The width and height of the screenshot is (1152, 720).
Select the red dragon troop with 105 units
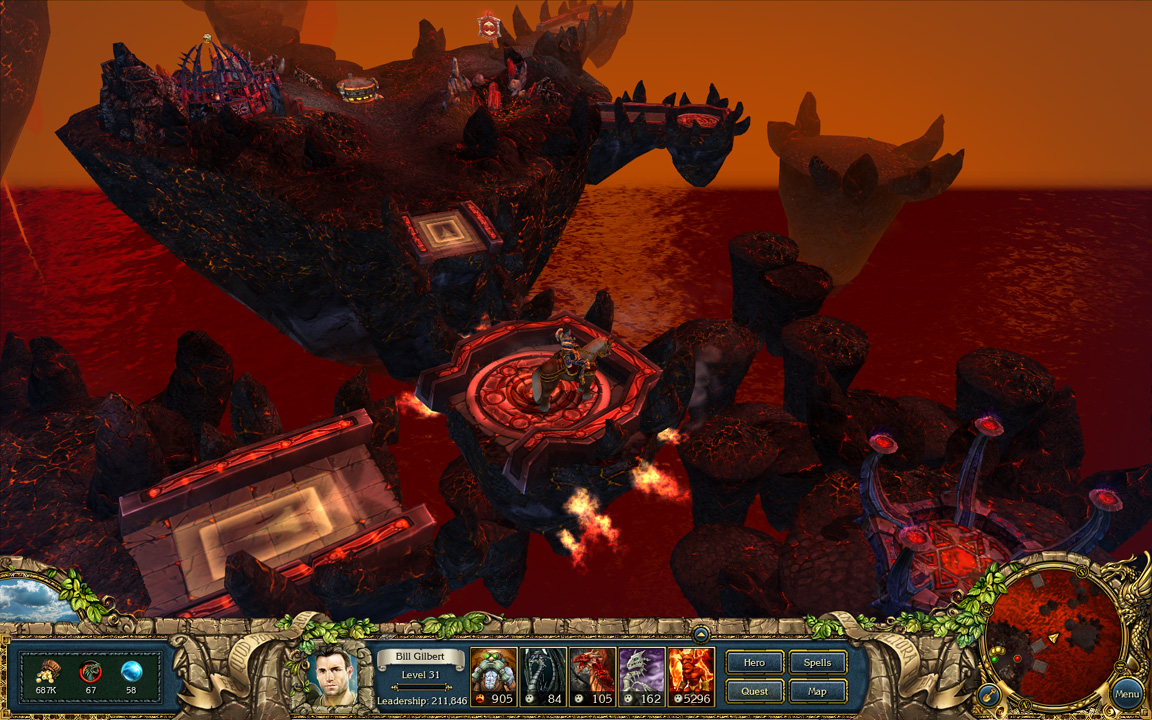coord(592,677)
